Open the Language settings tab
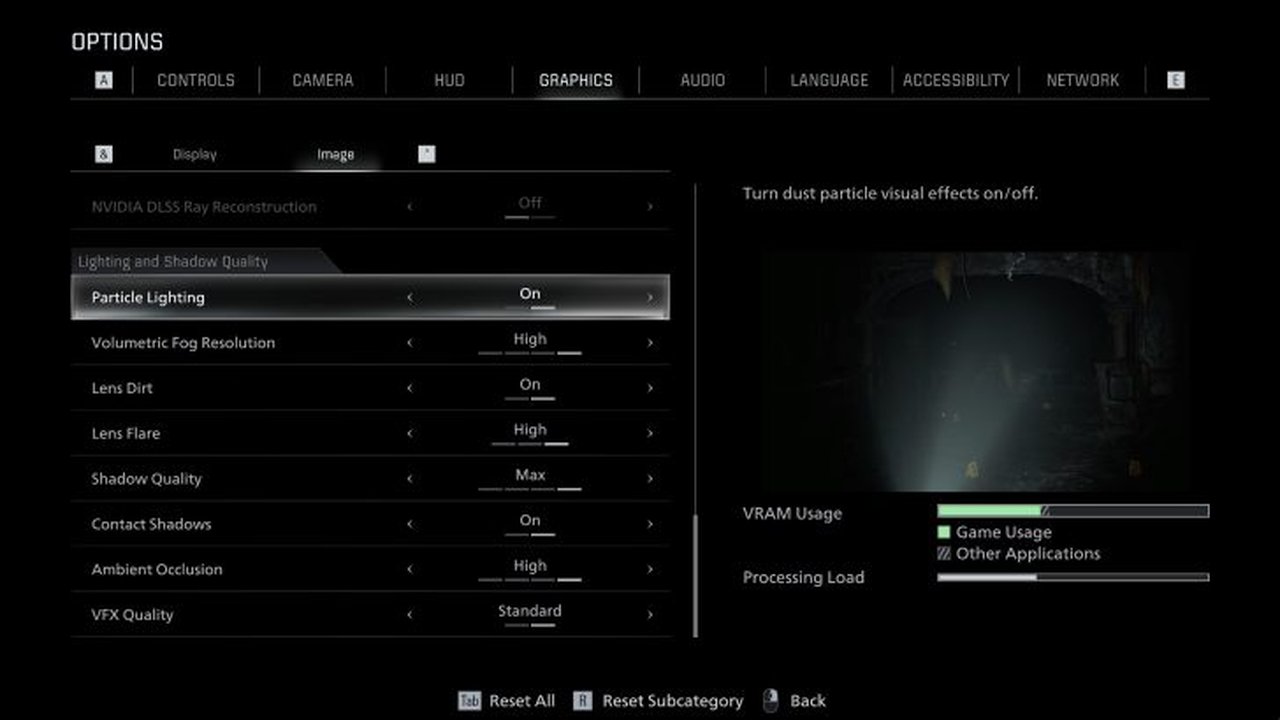Screen dimensions: 1280x720 pyautogui.click(x=829, y=80)
